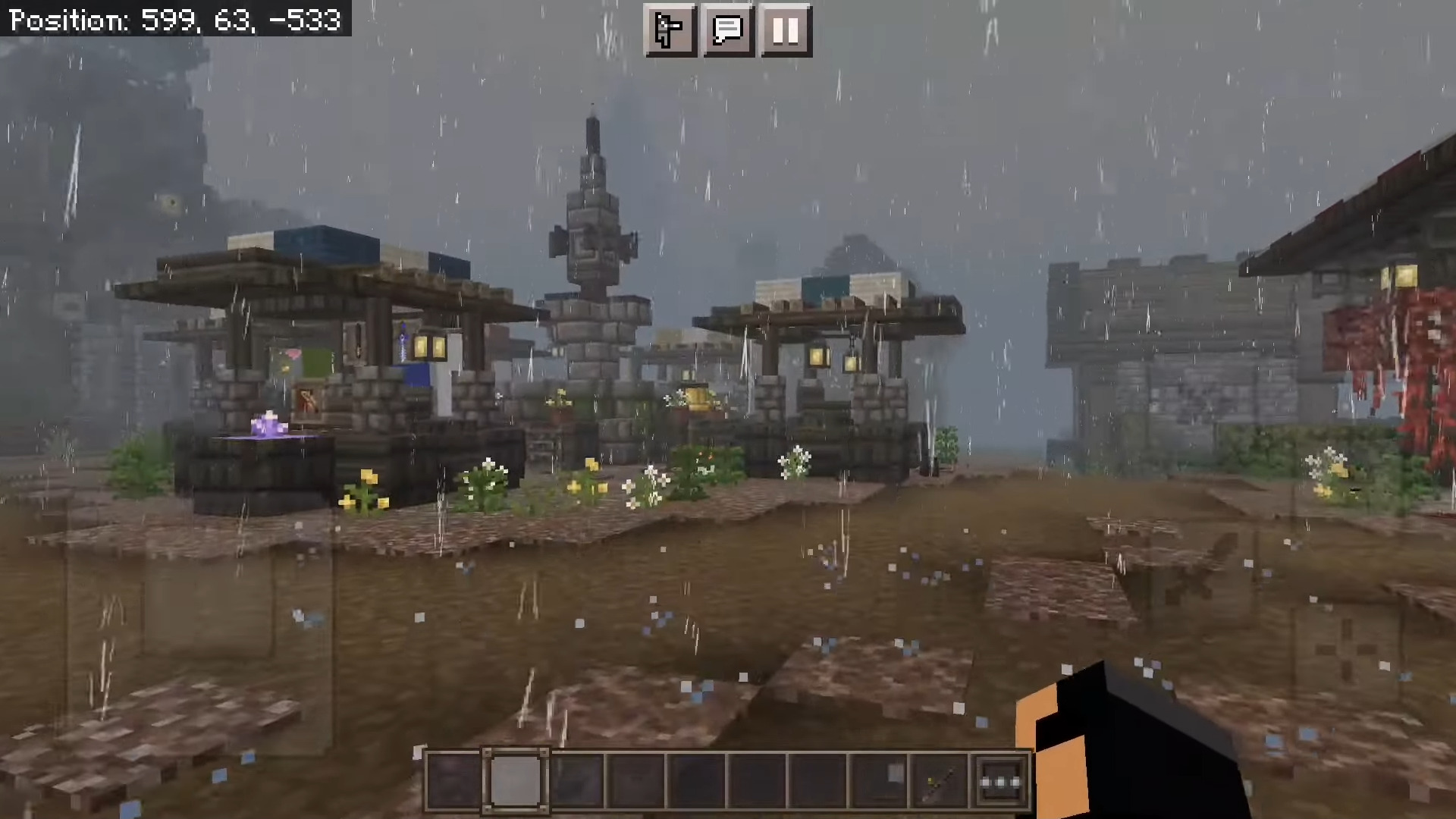Open inventory via three-dots button

[x=1000, y=781]
